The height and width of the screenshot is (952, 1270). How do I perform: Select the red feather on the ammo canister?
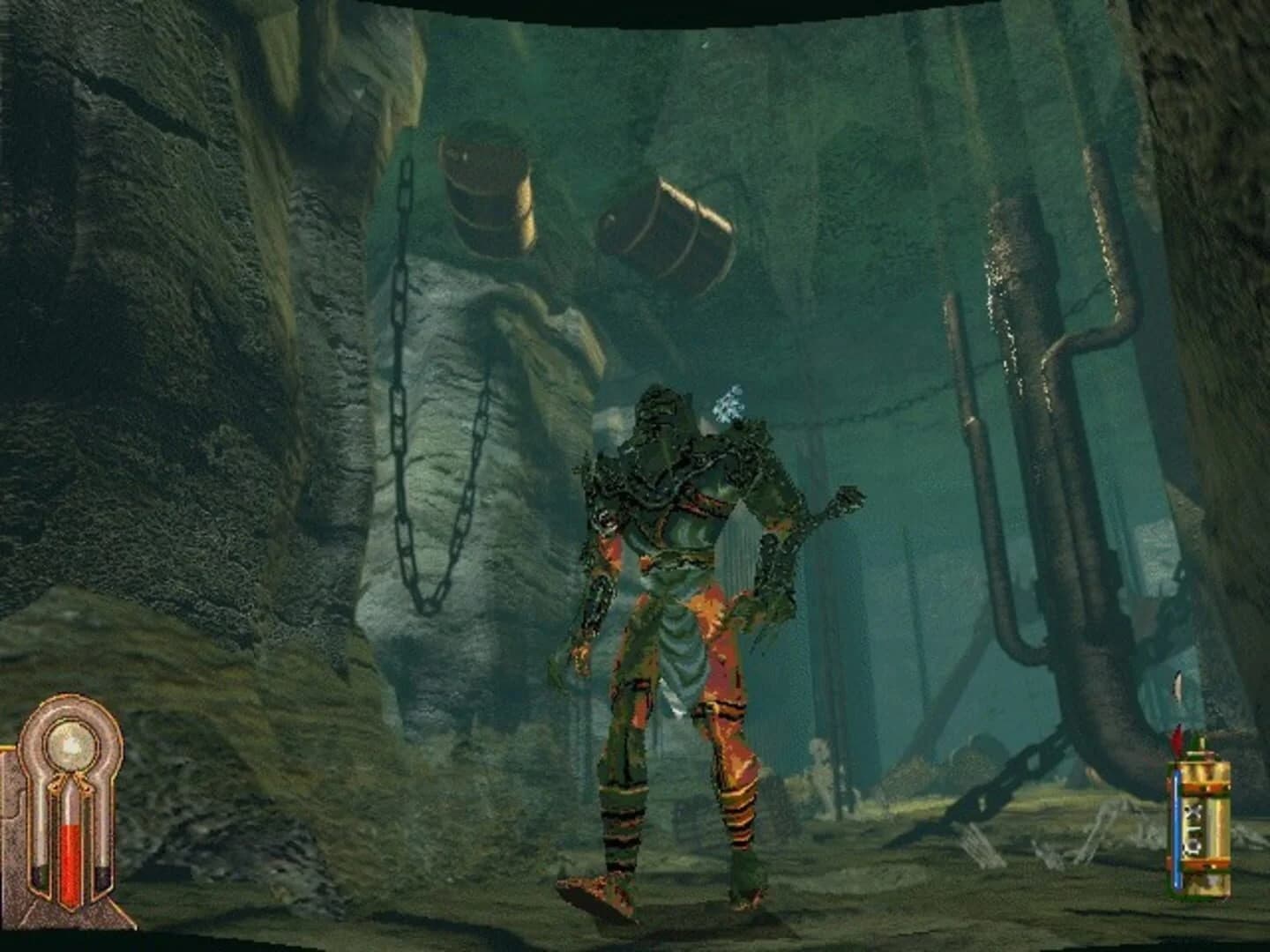(x=1176, y=739)
